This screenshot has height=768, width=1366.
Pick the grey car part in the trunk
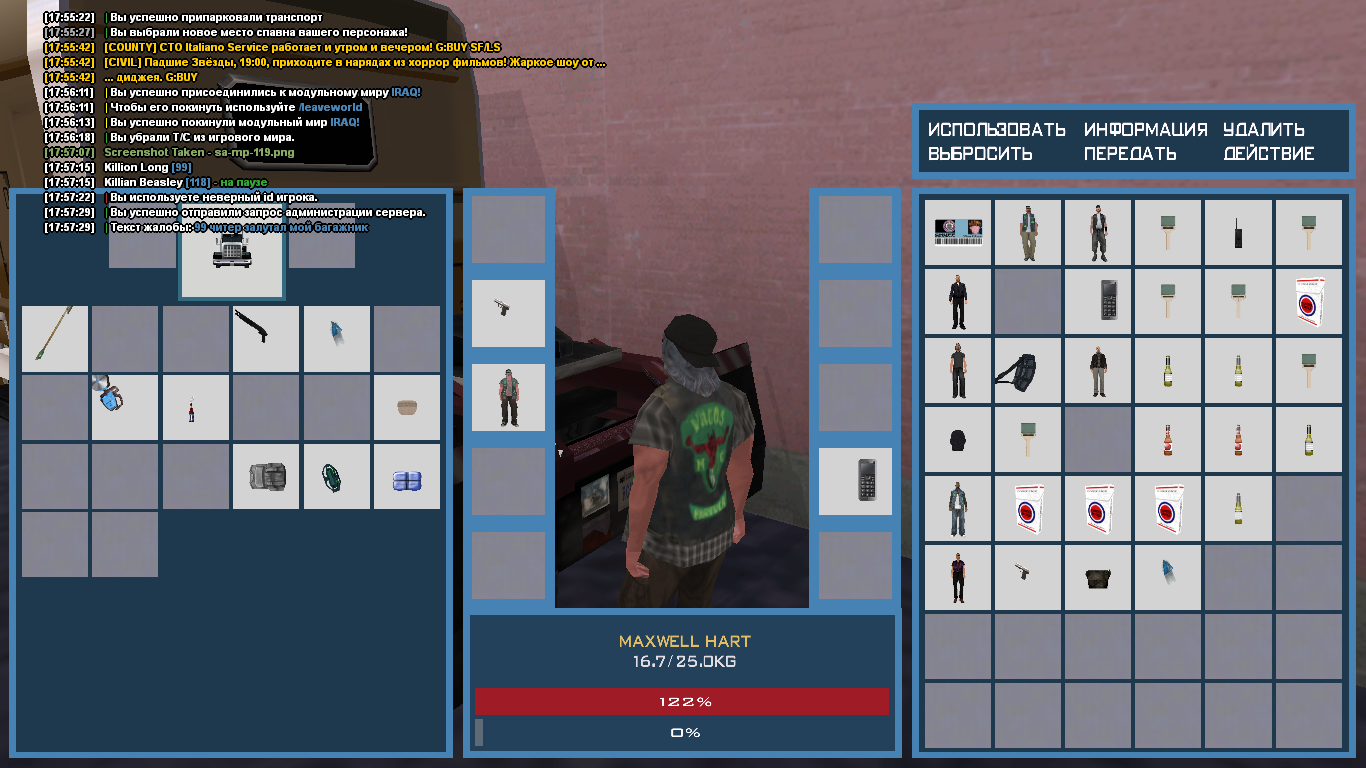(266, 477)
